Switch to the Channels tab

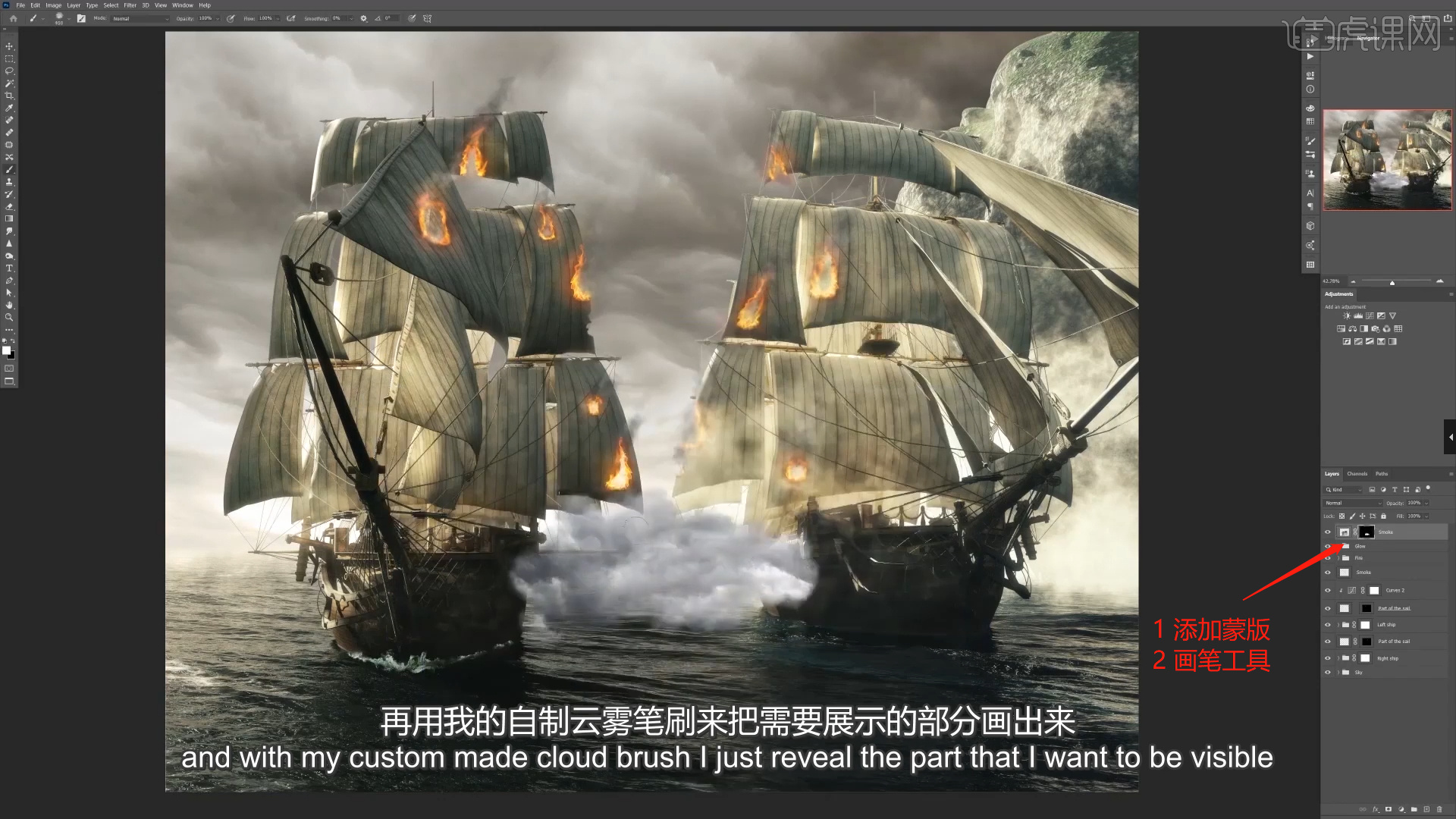coord(1357,474)
